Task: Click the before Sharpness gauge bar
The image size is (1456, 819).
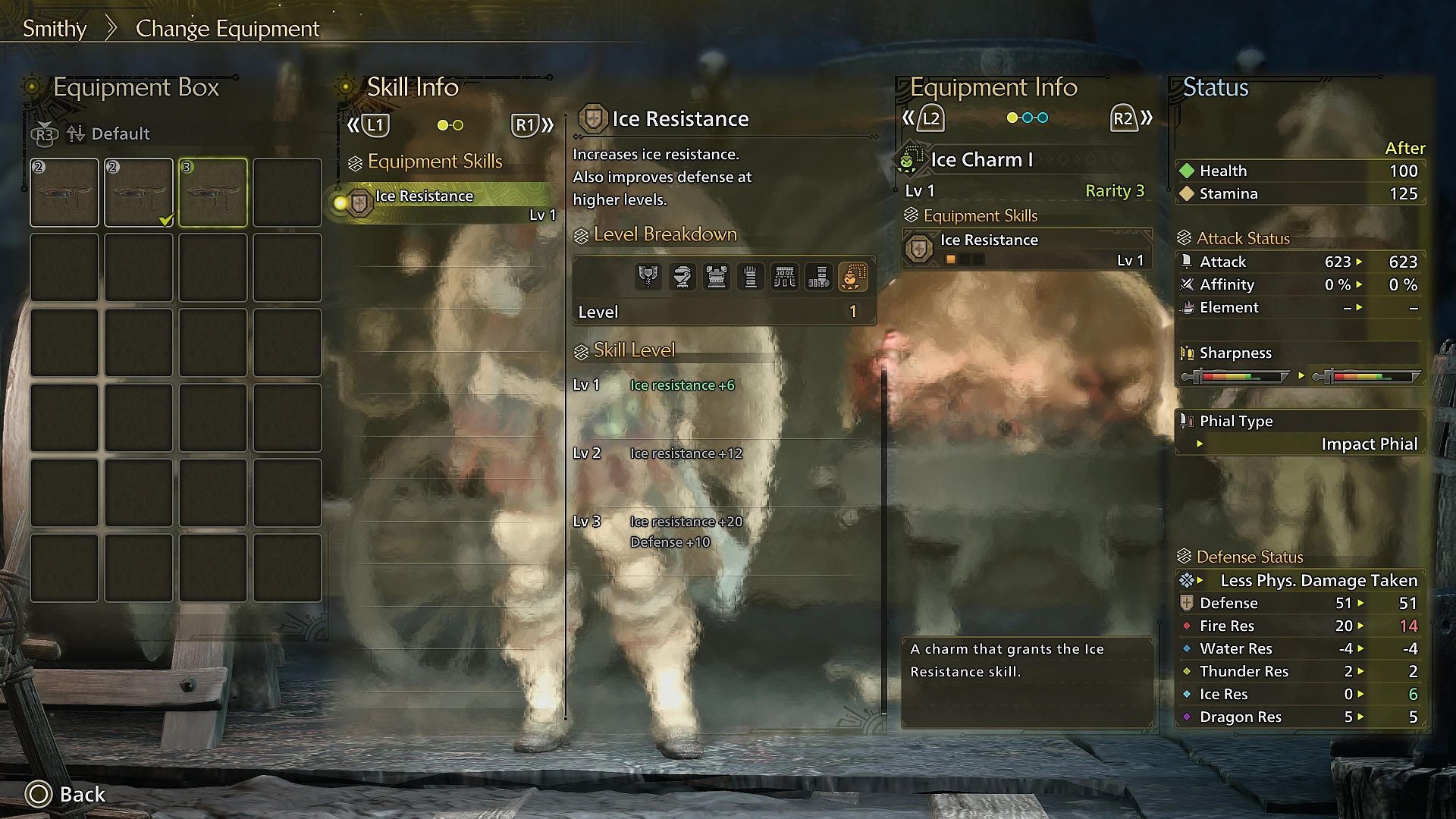Action: 1236,375
